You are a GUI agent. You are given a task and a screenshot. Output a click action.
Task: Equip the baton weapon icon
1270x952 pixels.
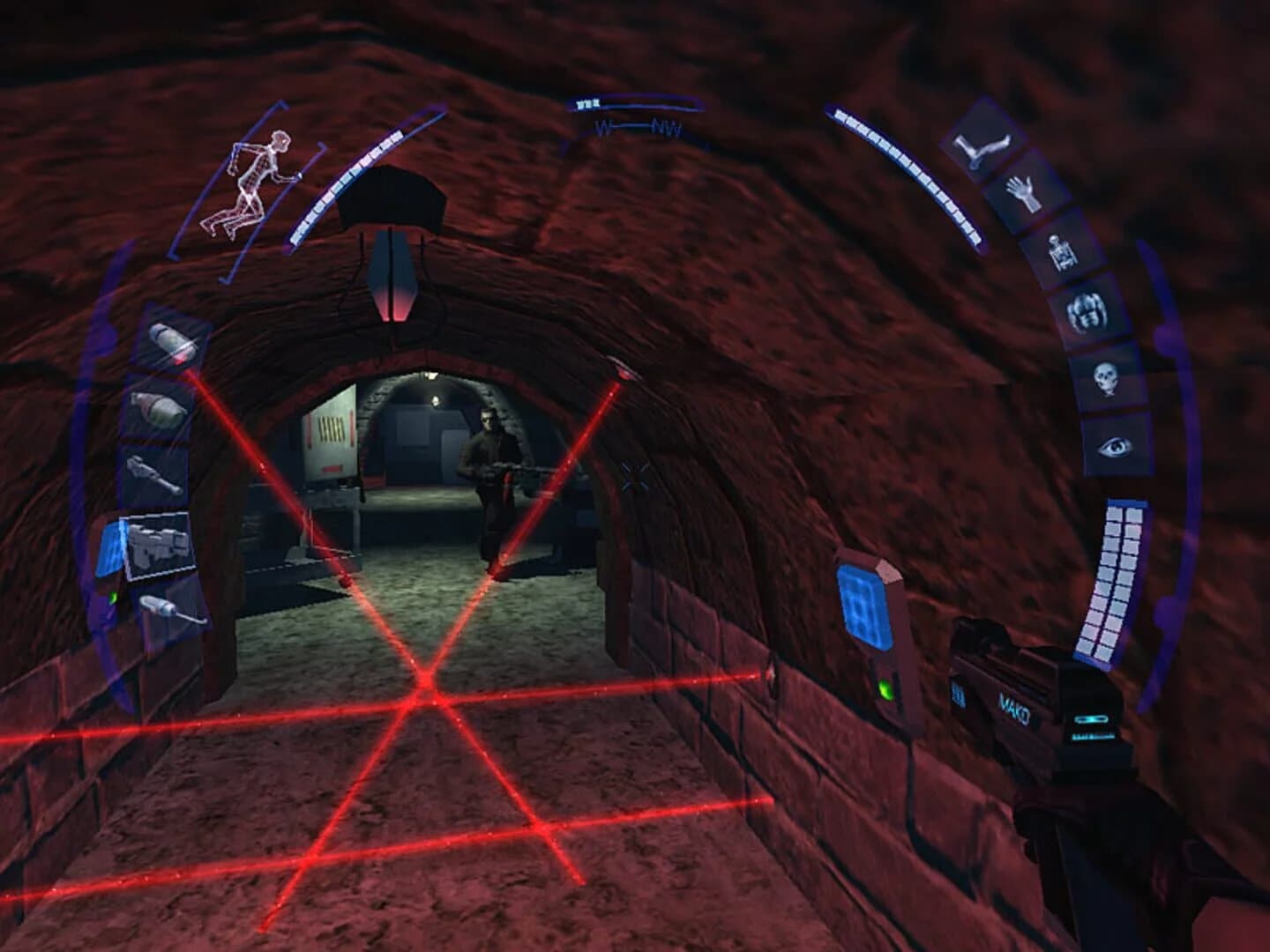[156, 472]
